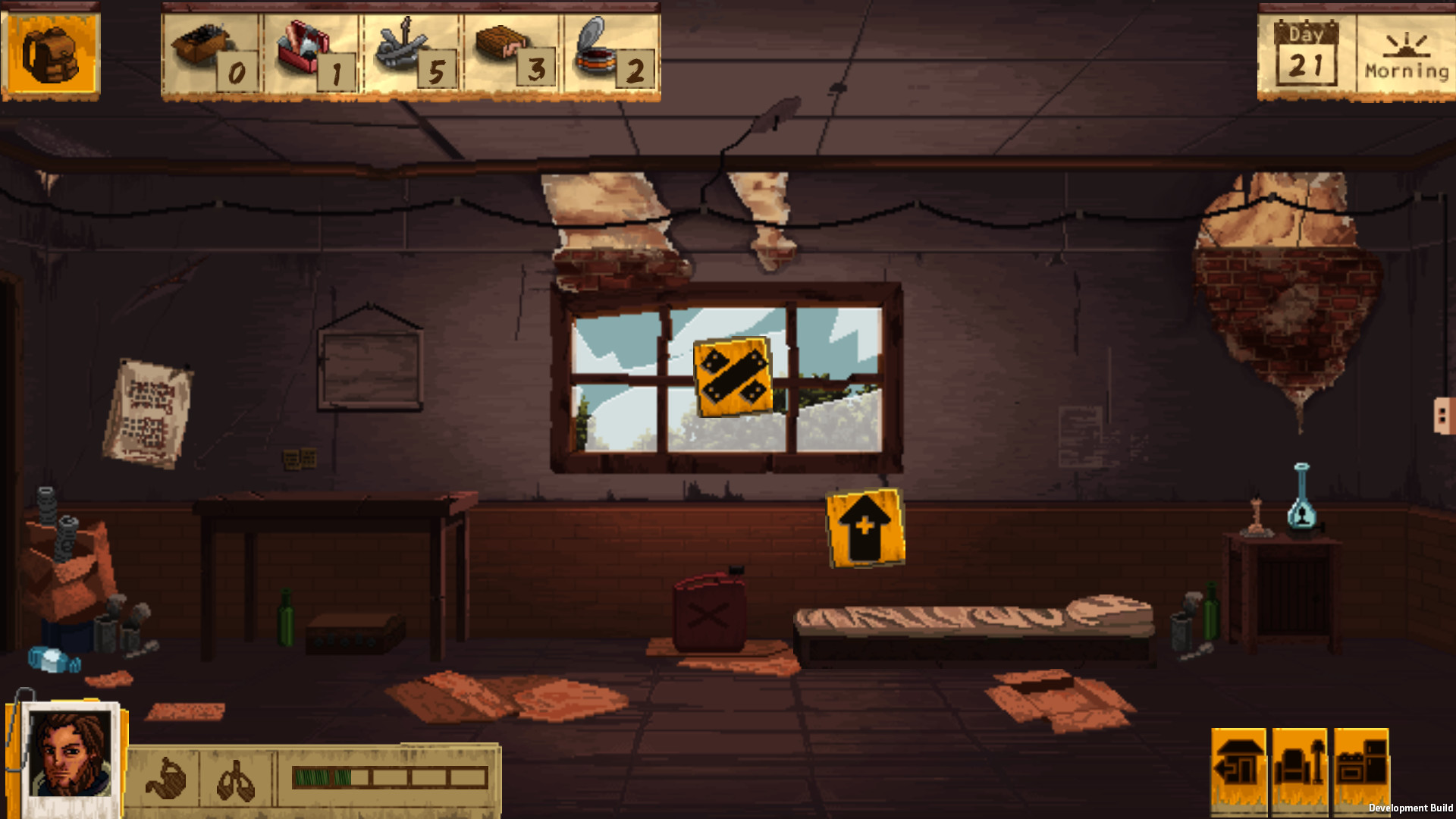This screenshot has width=1456, height=819.
Task: Select the crossed-planks board-up action on window
Action: pyautogui.click(x=732, y=377)
